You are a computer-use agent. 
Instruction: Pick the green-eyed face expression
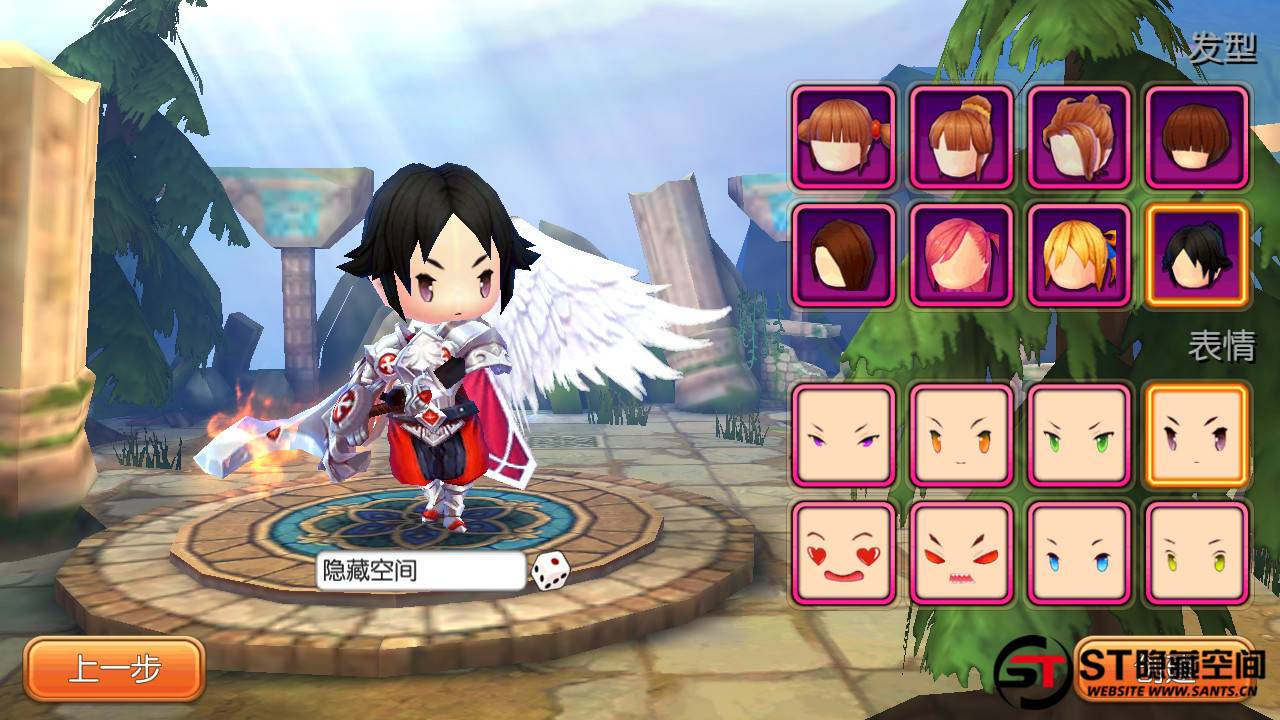pos(1079,435)
